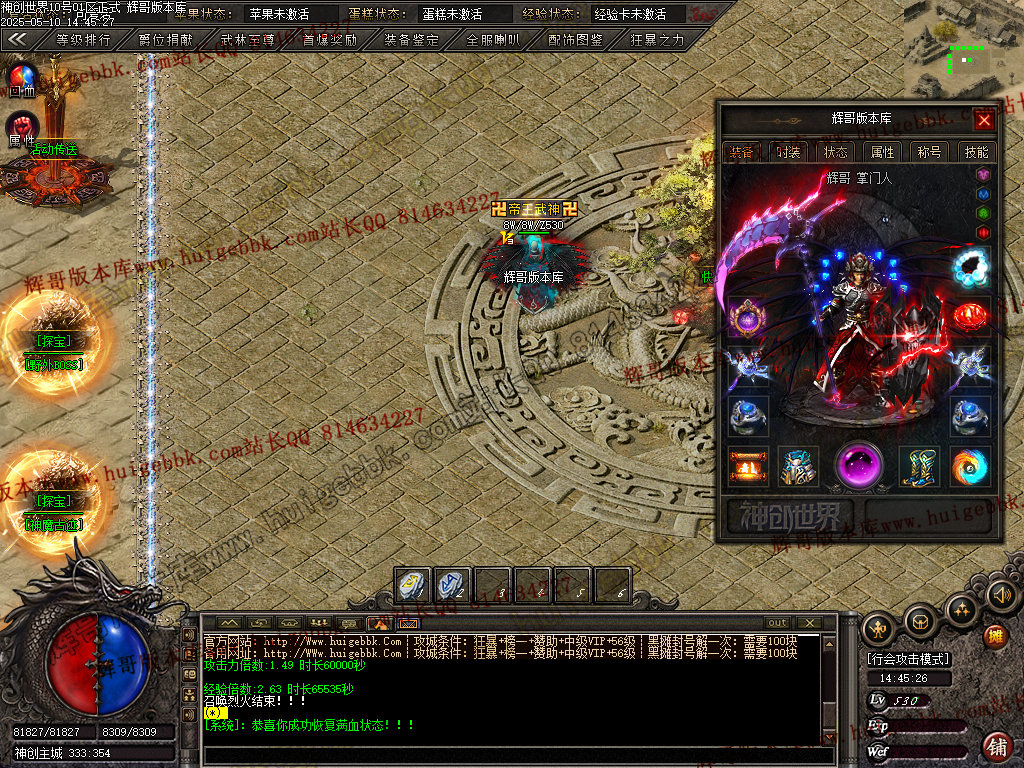
Task: Select the purple orb equipment slot
Action: tap(859, 466)
